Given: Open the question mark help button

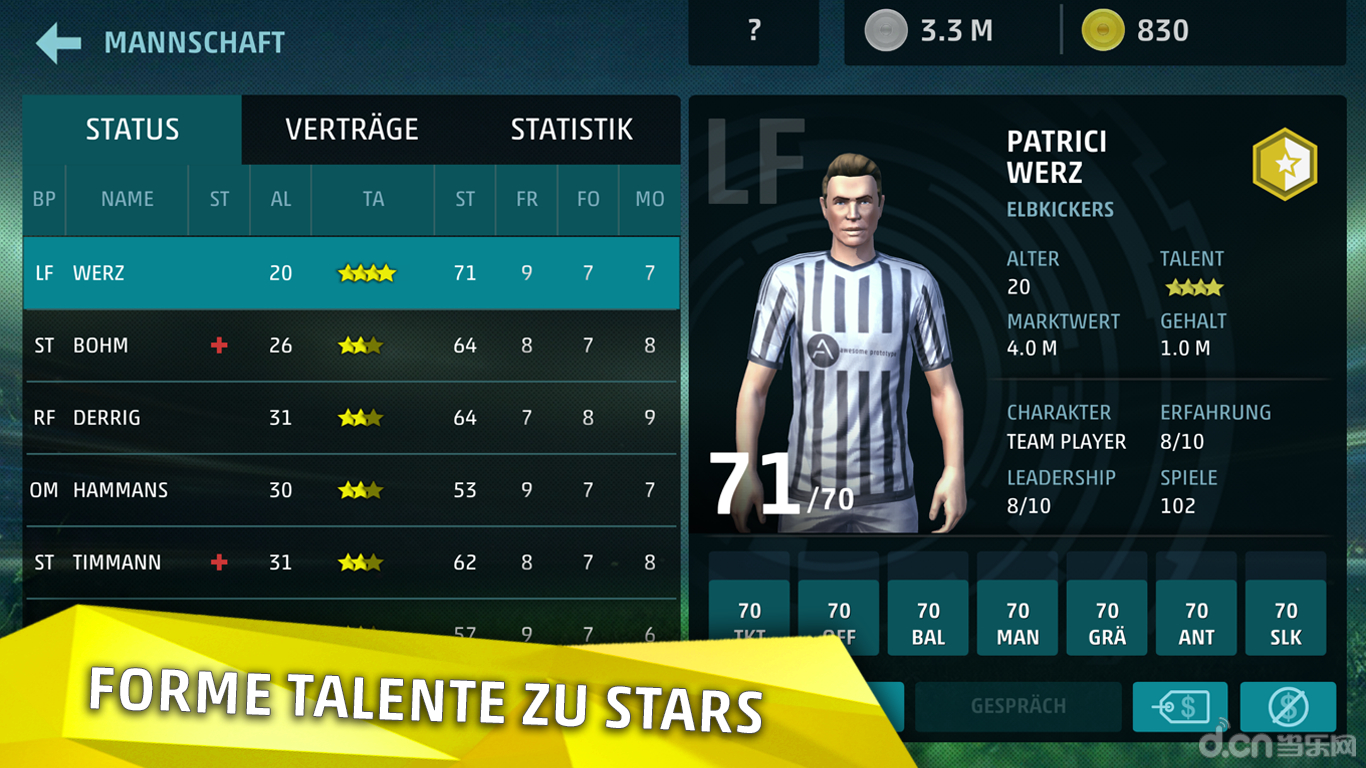Looking at the screenshot, I should point(754,32).
